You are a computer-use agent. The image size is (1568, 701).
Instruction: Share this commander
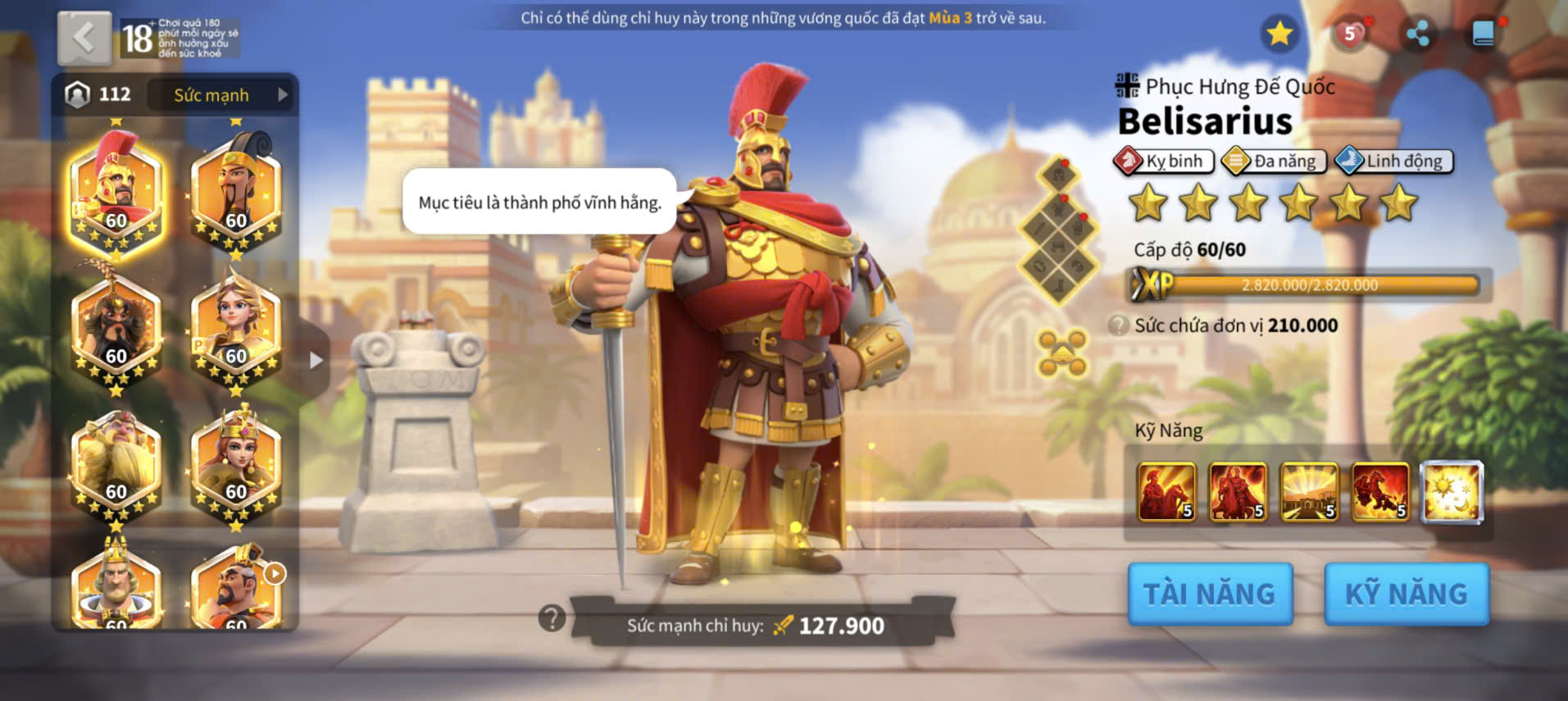tap(1417, 34)
